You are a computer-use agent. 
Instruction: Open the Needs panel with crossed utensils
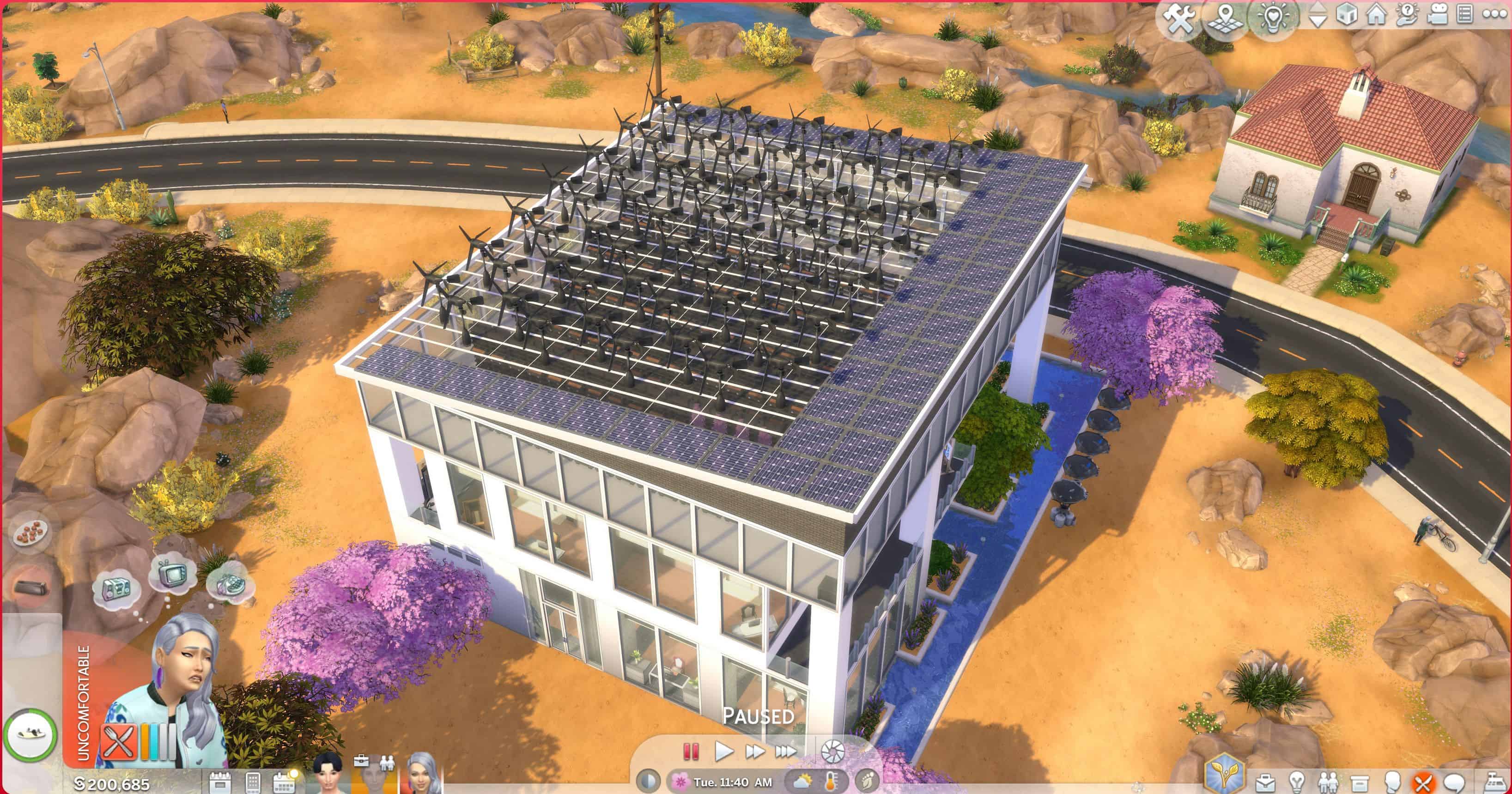(1422, 783)
